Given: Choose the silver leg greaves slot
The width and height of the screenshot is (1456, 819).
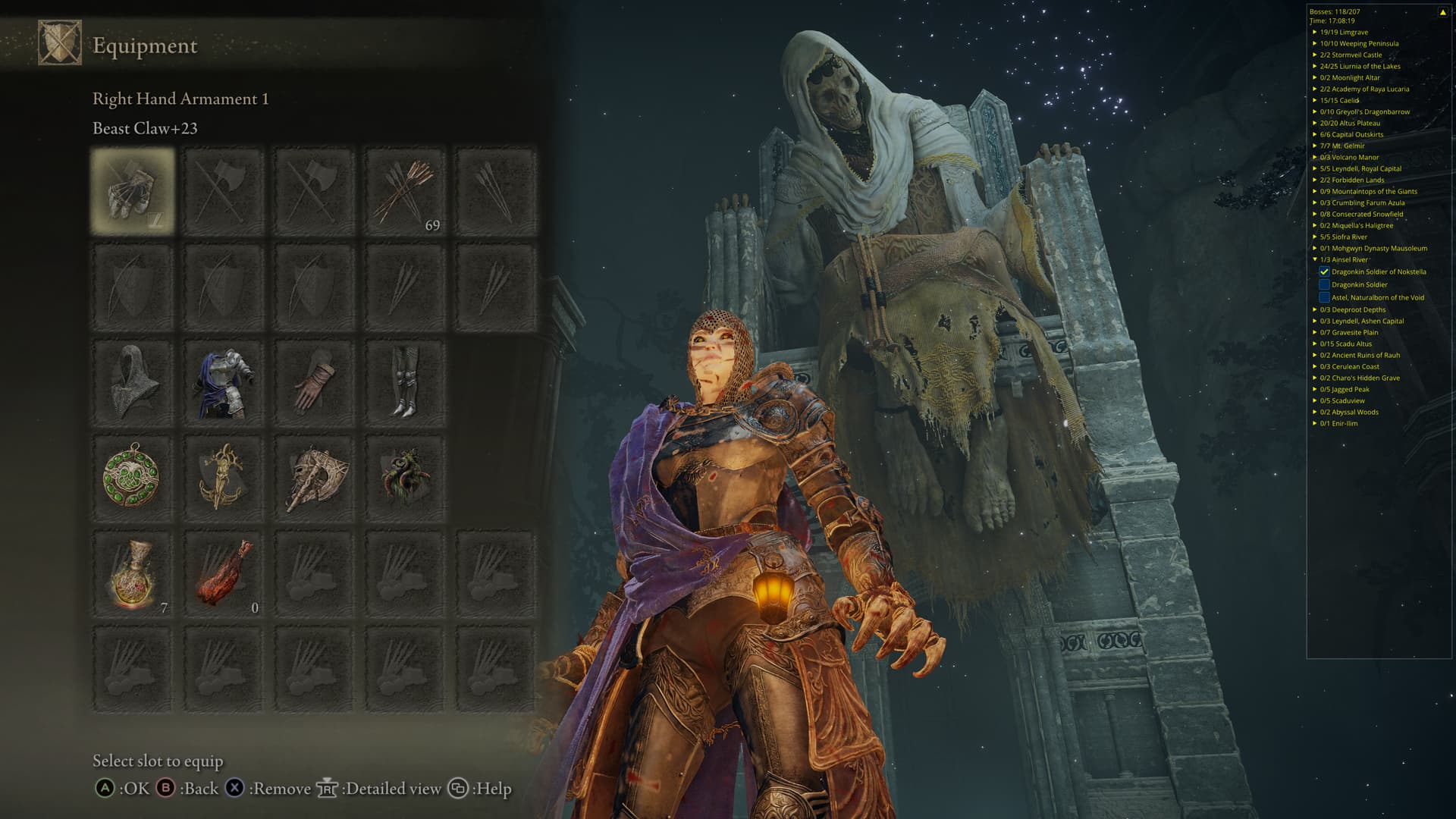Looking at the screenshot, I should coord(405,383).
